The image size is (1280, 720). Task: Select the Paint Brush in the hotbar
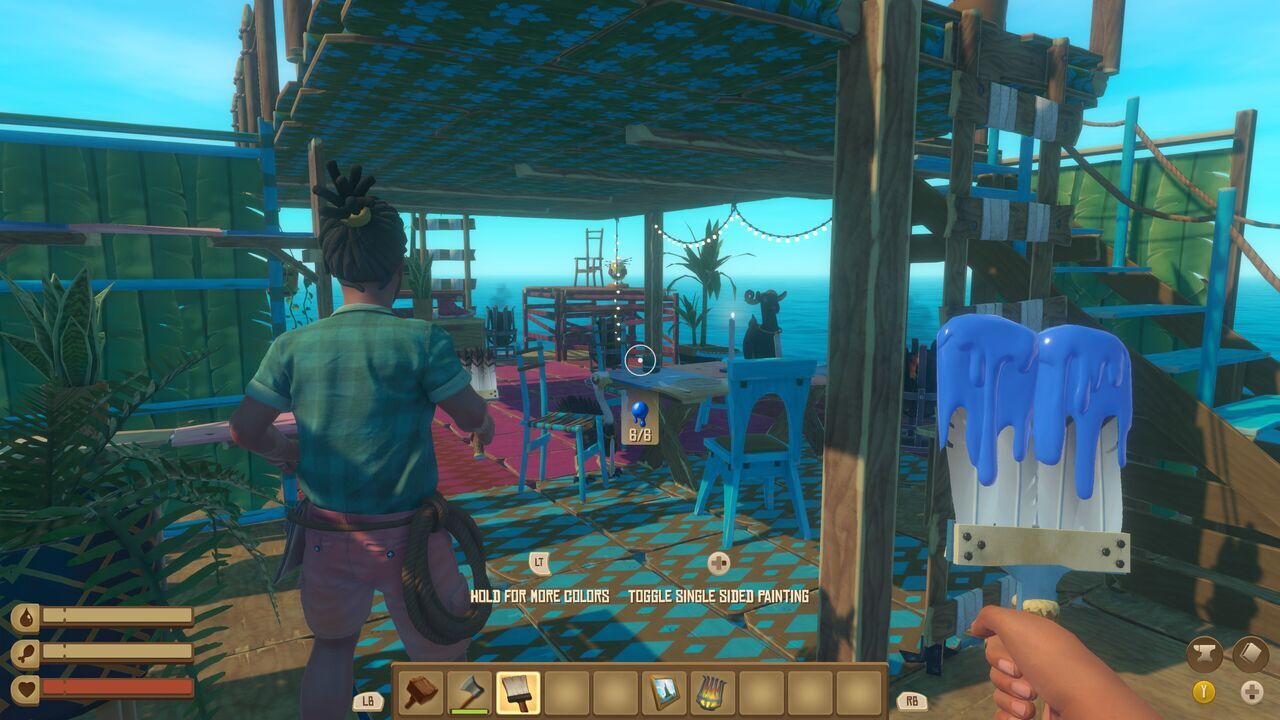(518, 690)
